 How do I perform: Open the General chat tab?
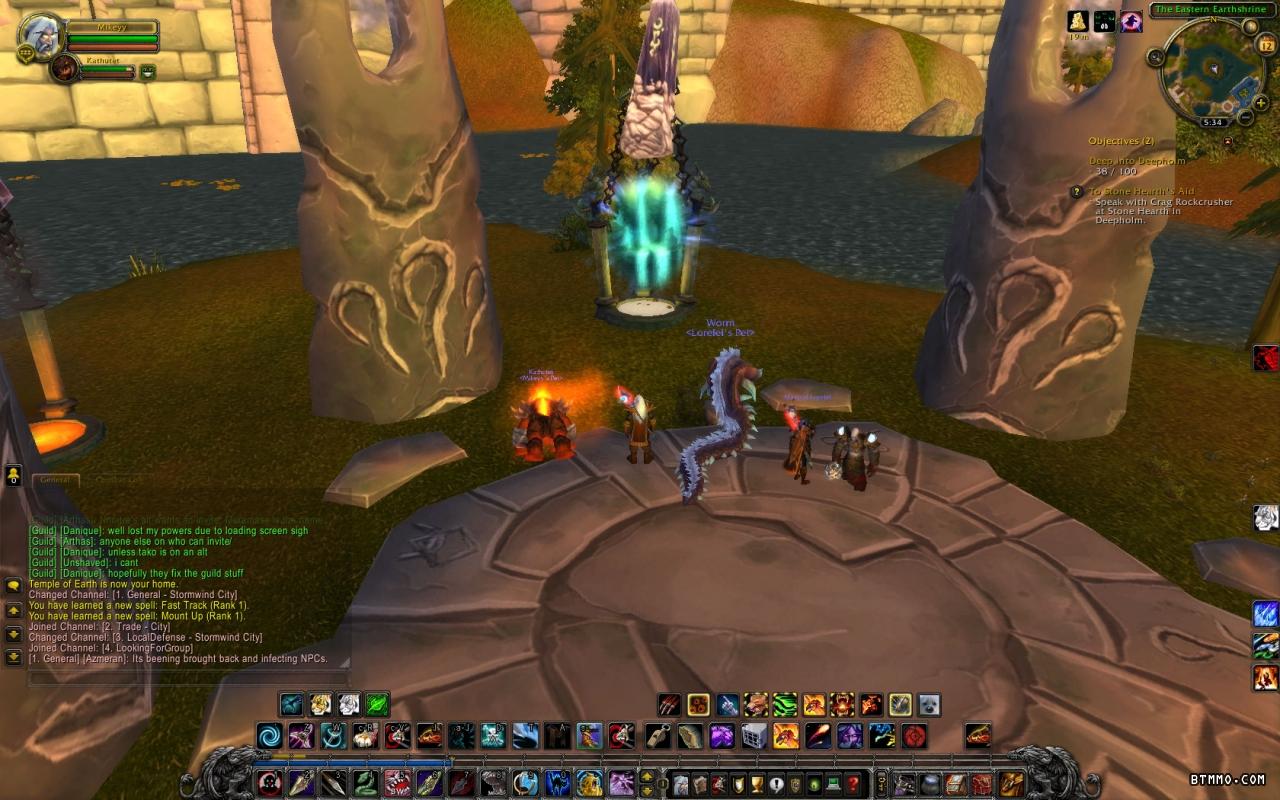[x=55, y=480]
